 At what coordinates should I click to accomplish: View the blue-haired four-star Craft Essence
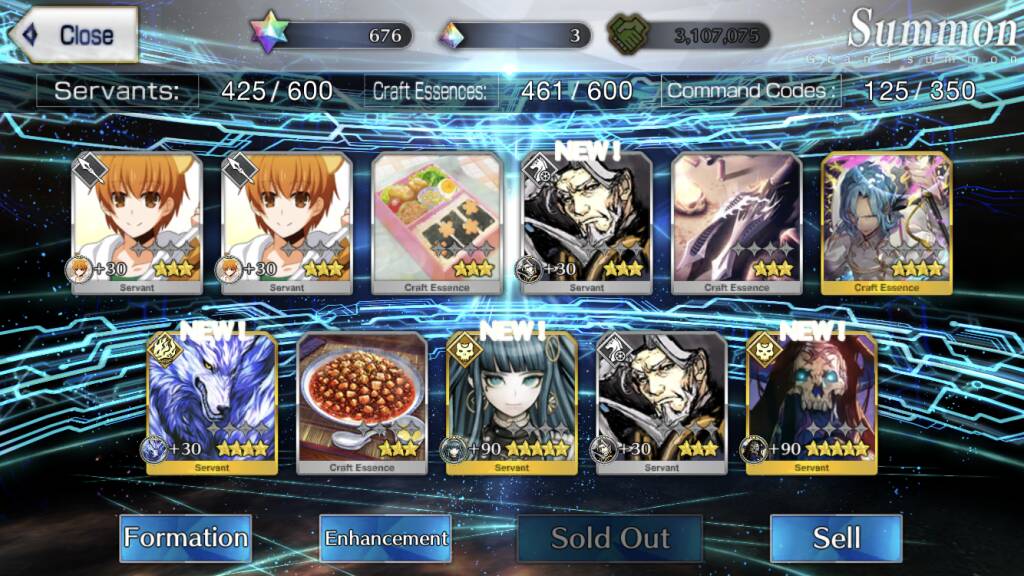pyautogui.click(x=886, y=224)
